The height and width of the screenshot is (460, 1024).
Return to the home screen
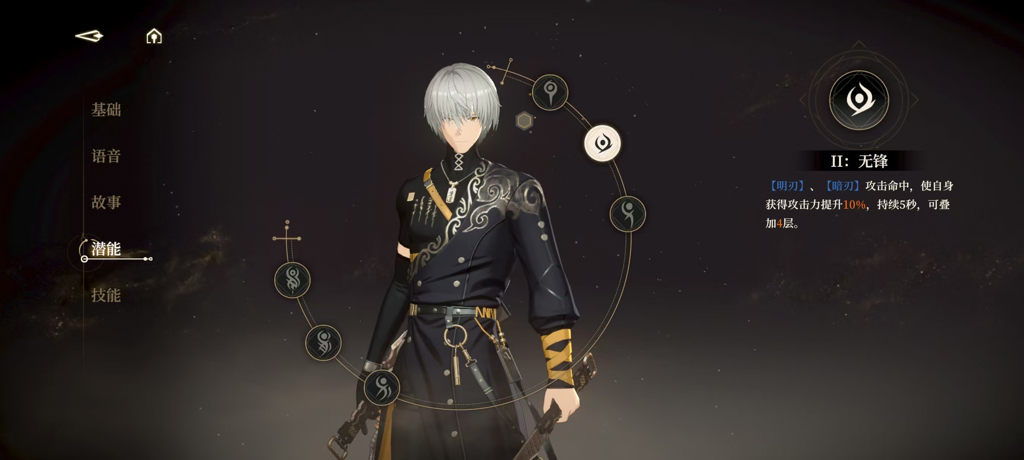tap(154, 36)
